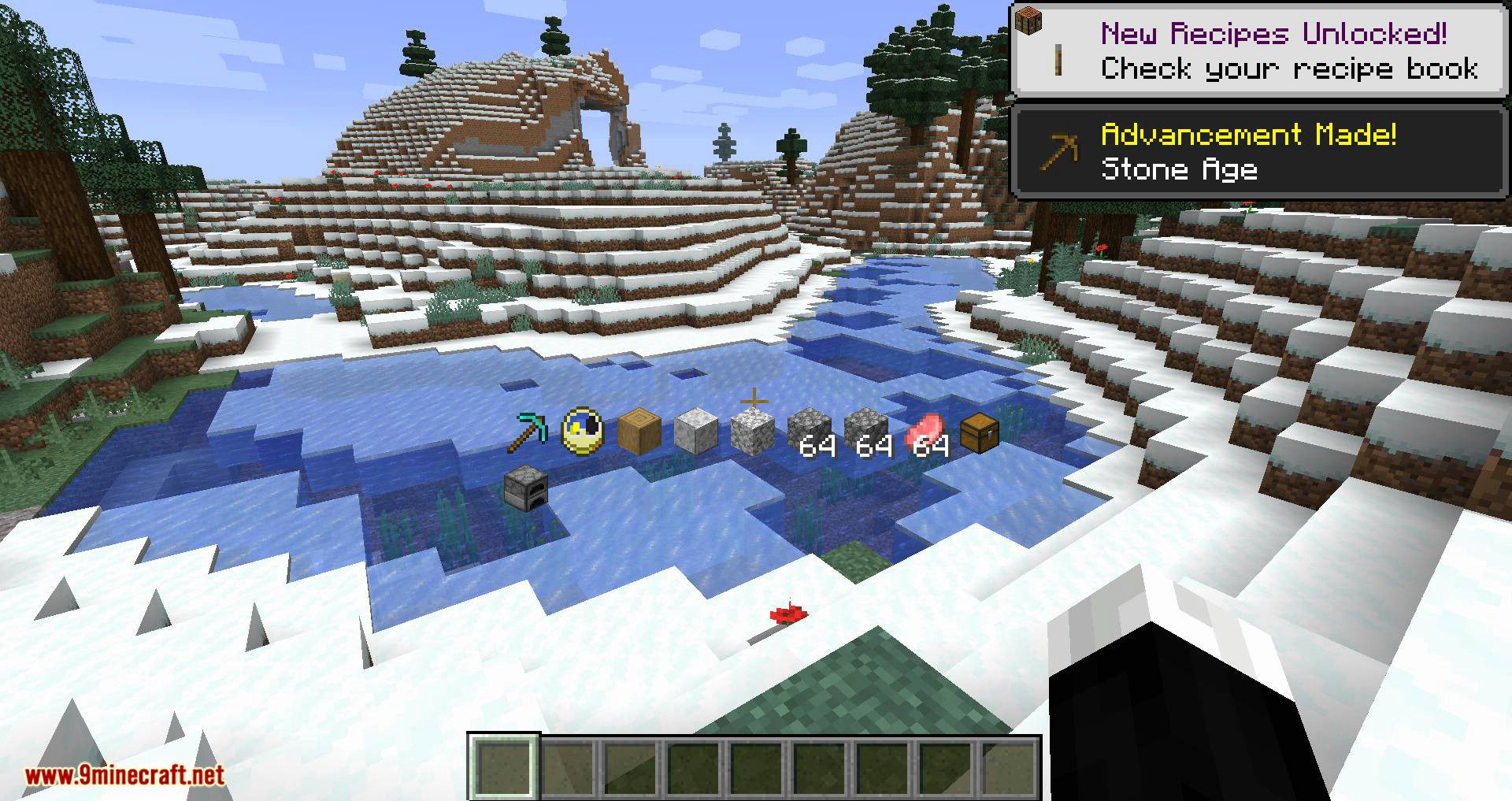Select the highlighted first hotbar slot
1512x801 pixels.
504,766
